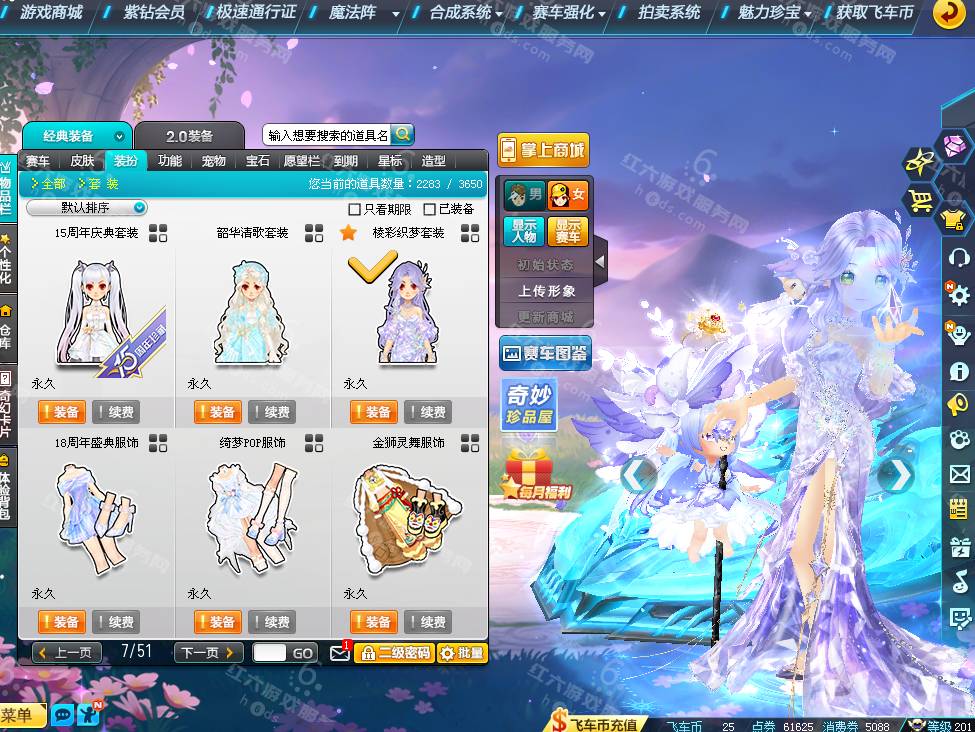Open the 二级密码 secondary password button
Viewport: 975px width, 732px height.
click(393, 653)
